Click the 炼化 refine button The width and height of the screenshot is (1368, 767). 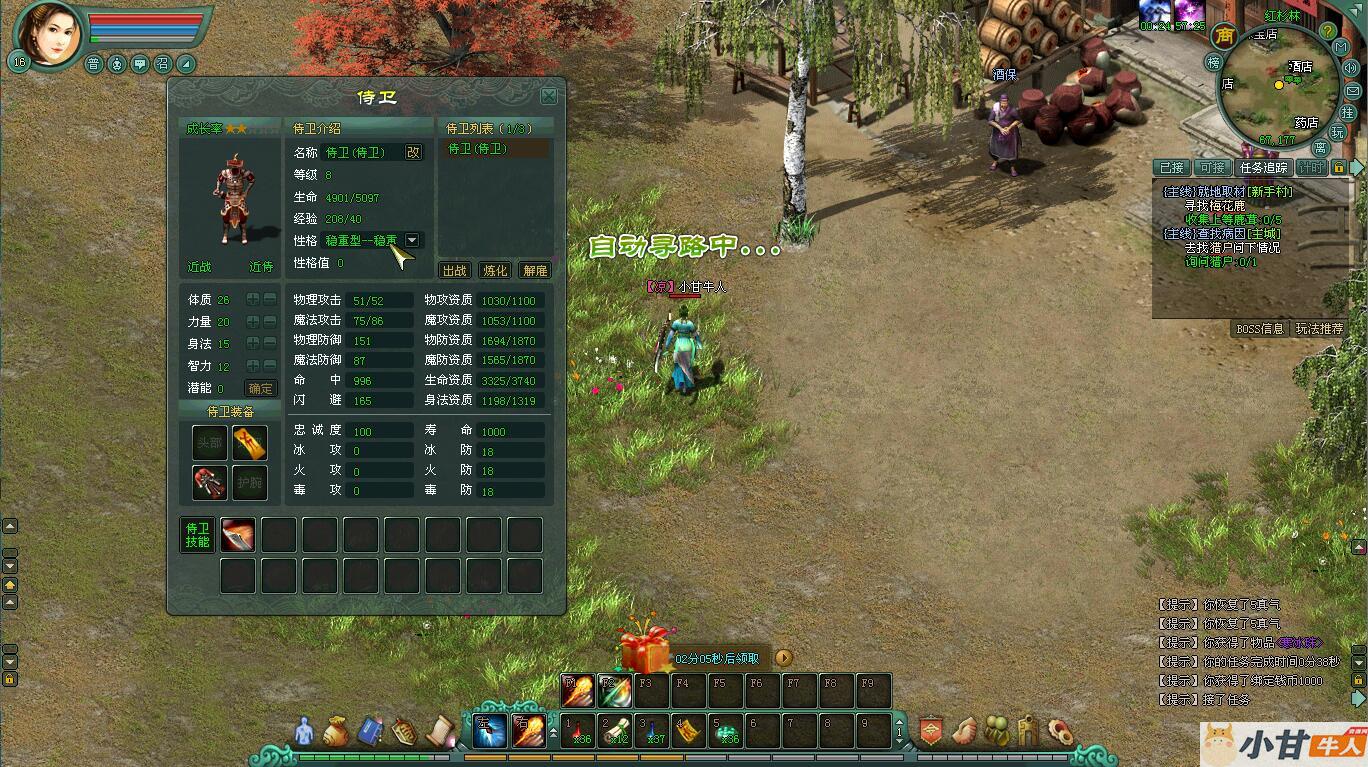click(495, 270)
